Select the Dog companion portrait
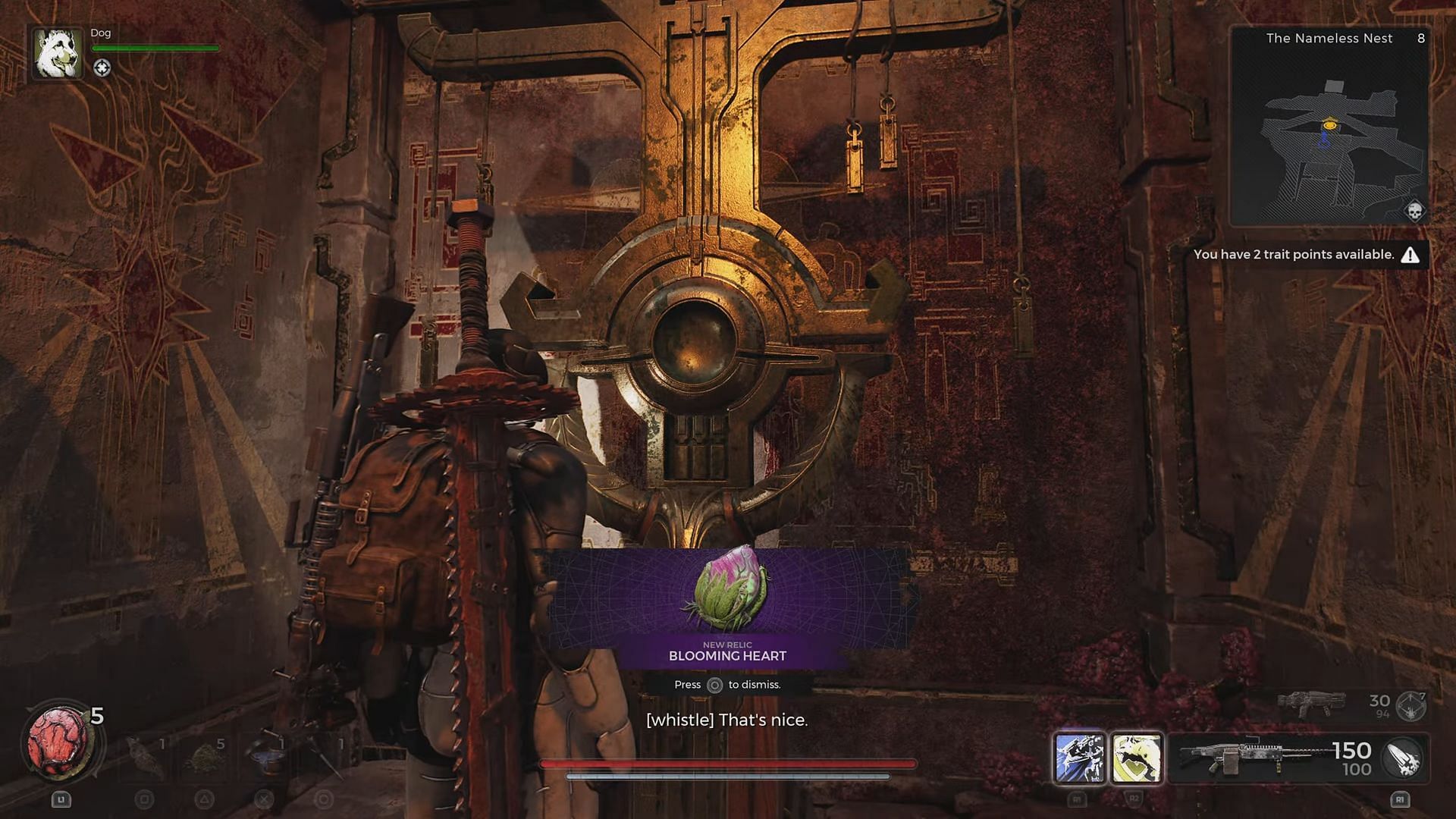This screenshot has height=819, width=1456. pos(58,53)
